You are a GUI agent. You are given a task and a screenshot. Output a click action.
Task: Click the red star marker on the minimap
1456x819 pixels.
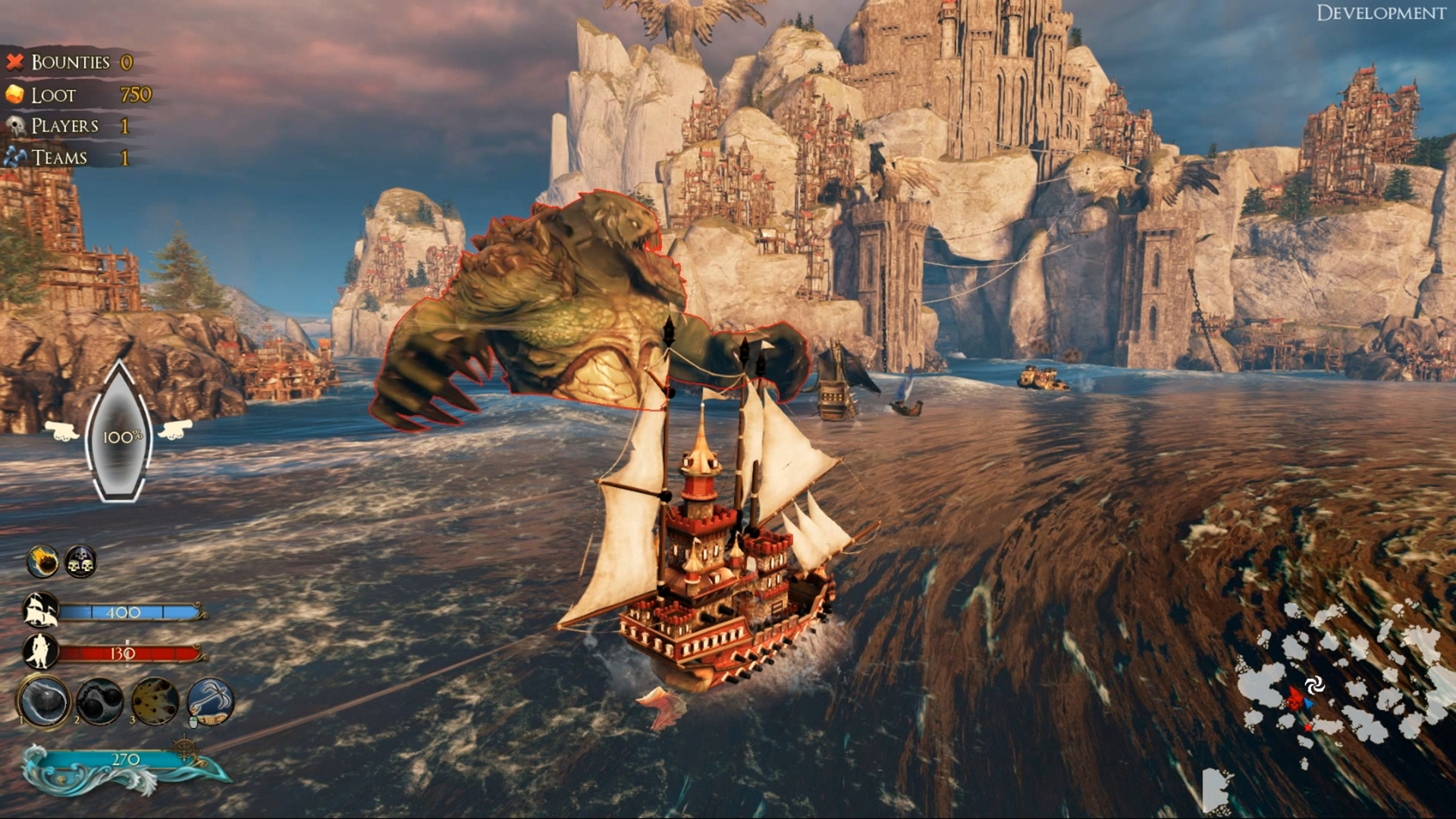[x=1294, y=699]
